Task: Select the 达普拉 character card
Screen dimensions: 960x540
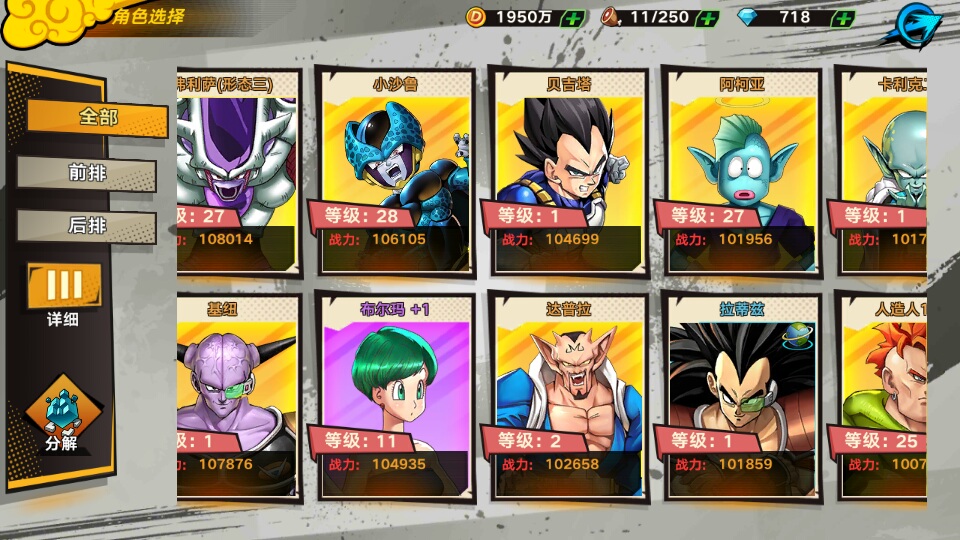Action: click(568, 396)
